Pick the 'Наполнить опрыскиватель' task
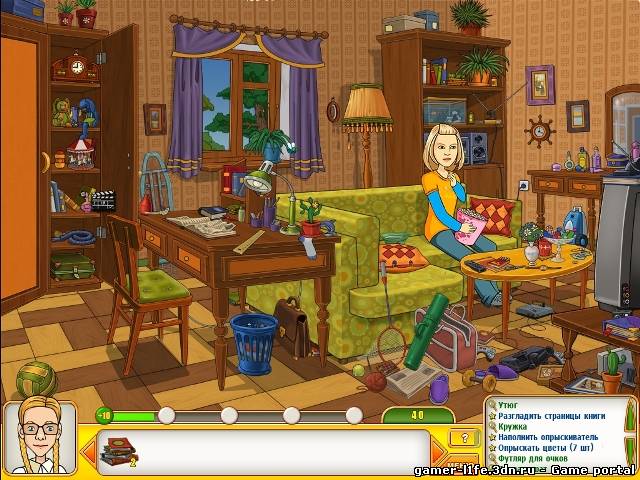 pyautogui.click(x=548, y=438)
